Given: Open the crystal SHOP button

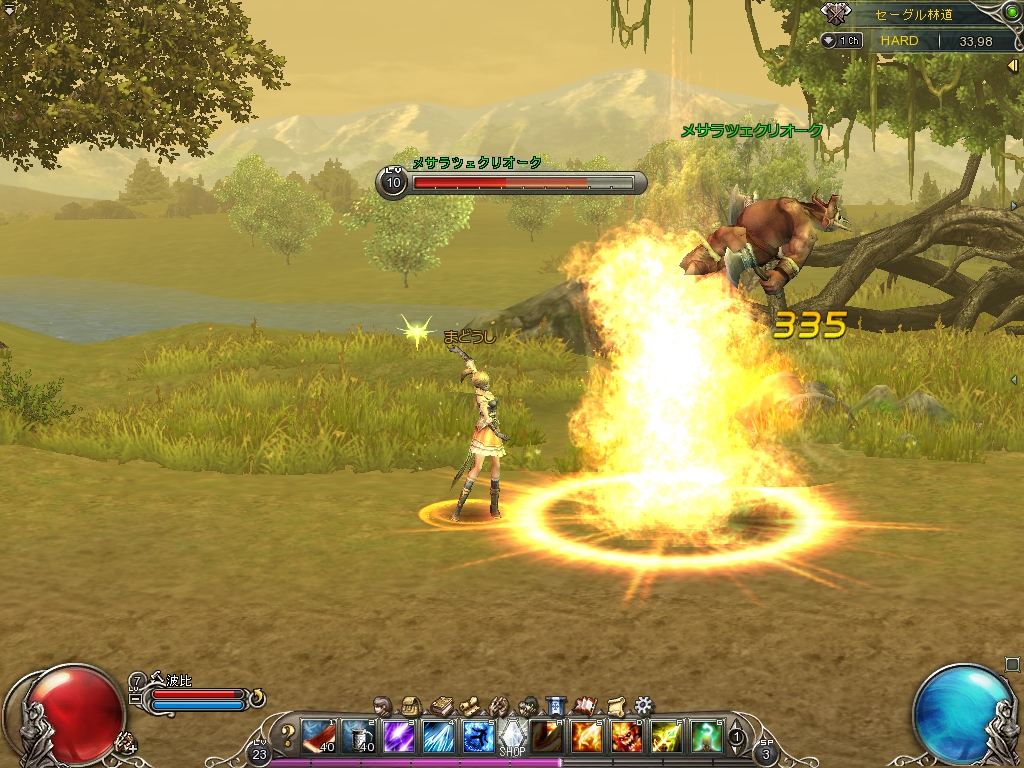Looking at the screenshot, I should tap(512, 737).
